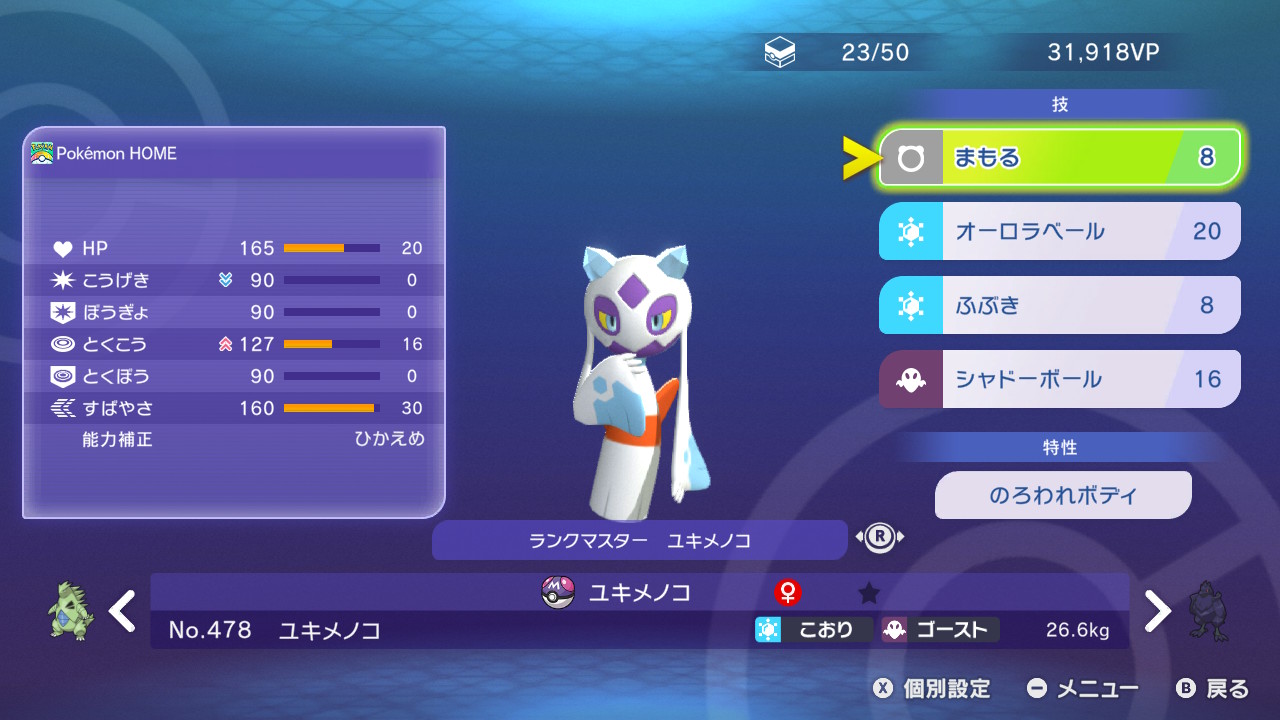Select the まもる move
Viewport: 1280px width, 720px height.
1060,158
